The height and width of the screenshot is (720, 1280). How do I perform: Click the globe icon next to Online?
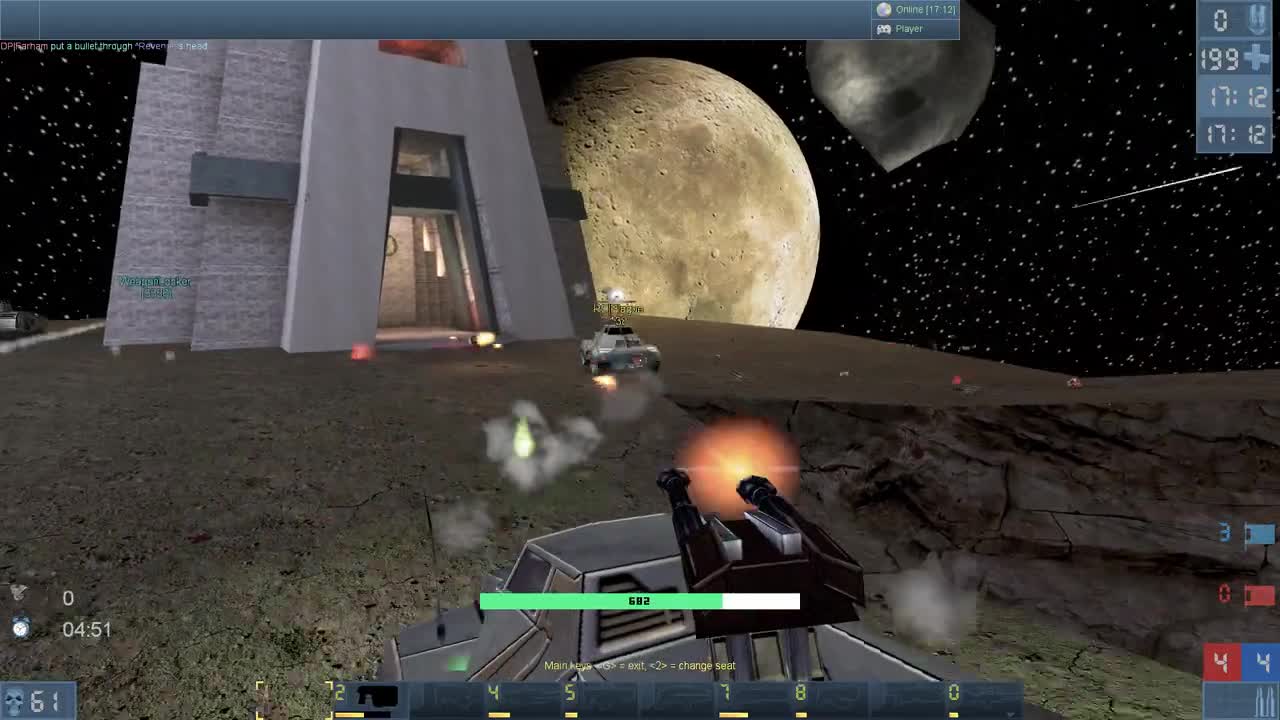[883, 8]
